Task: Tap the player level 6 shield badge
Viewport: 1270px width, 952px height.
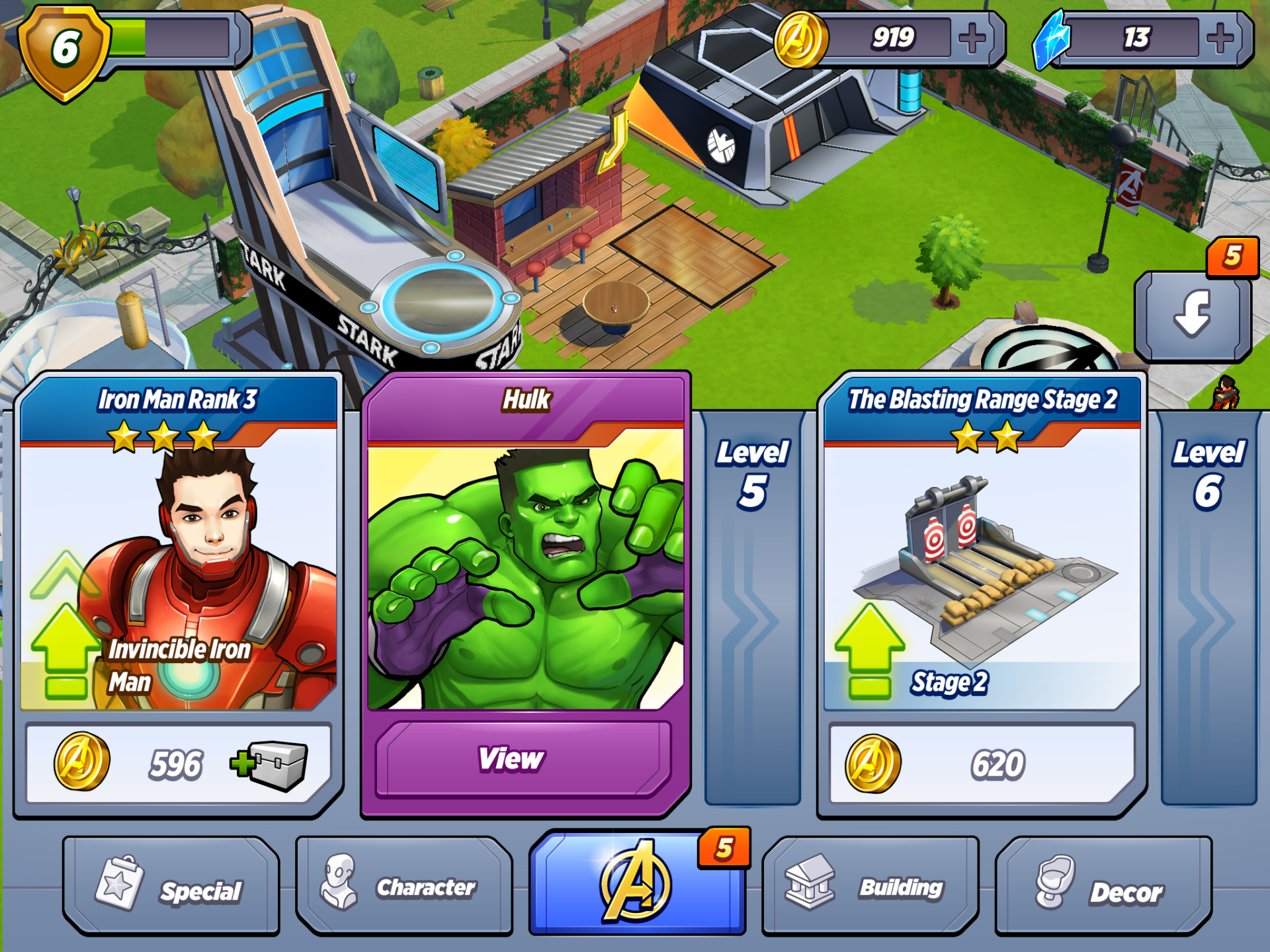Action: click(x=64, y=50)
